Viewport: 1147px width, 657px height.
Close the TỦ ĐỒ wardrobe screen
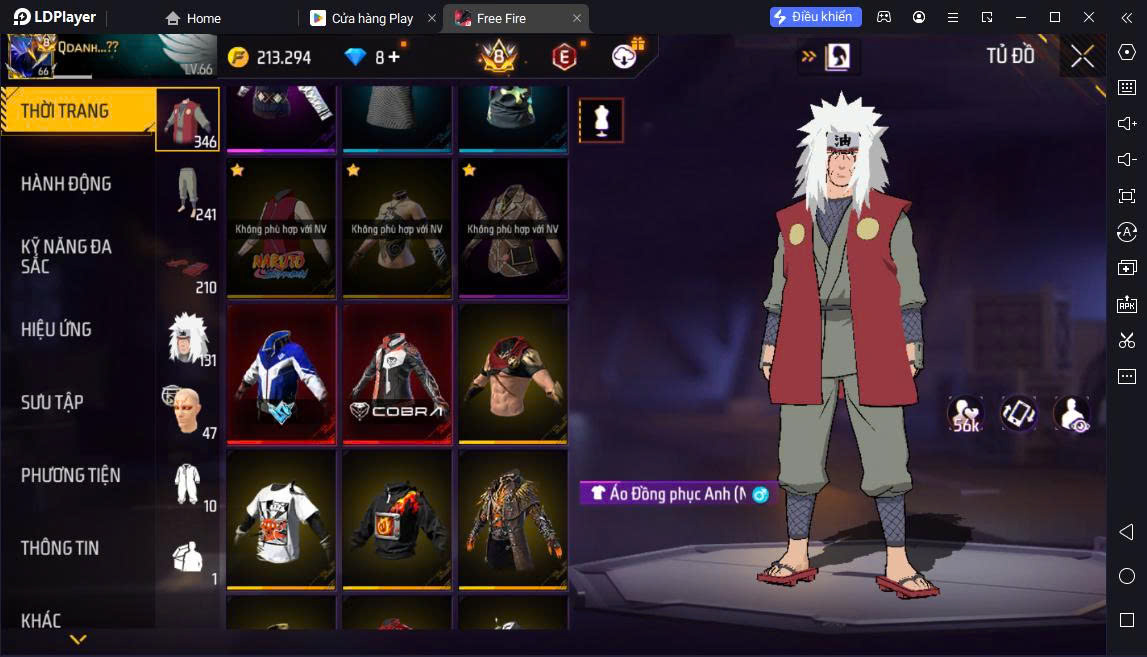[1082, 56]
